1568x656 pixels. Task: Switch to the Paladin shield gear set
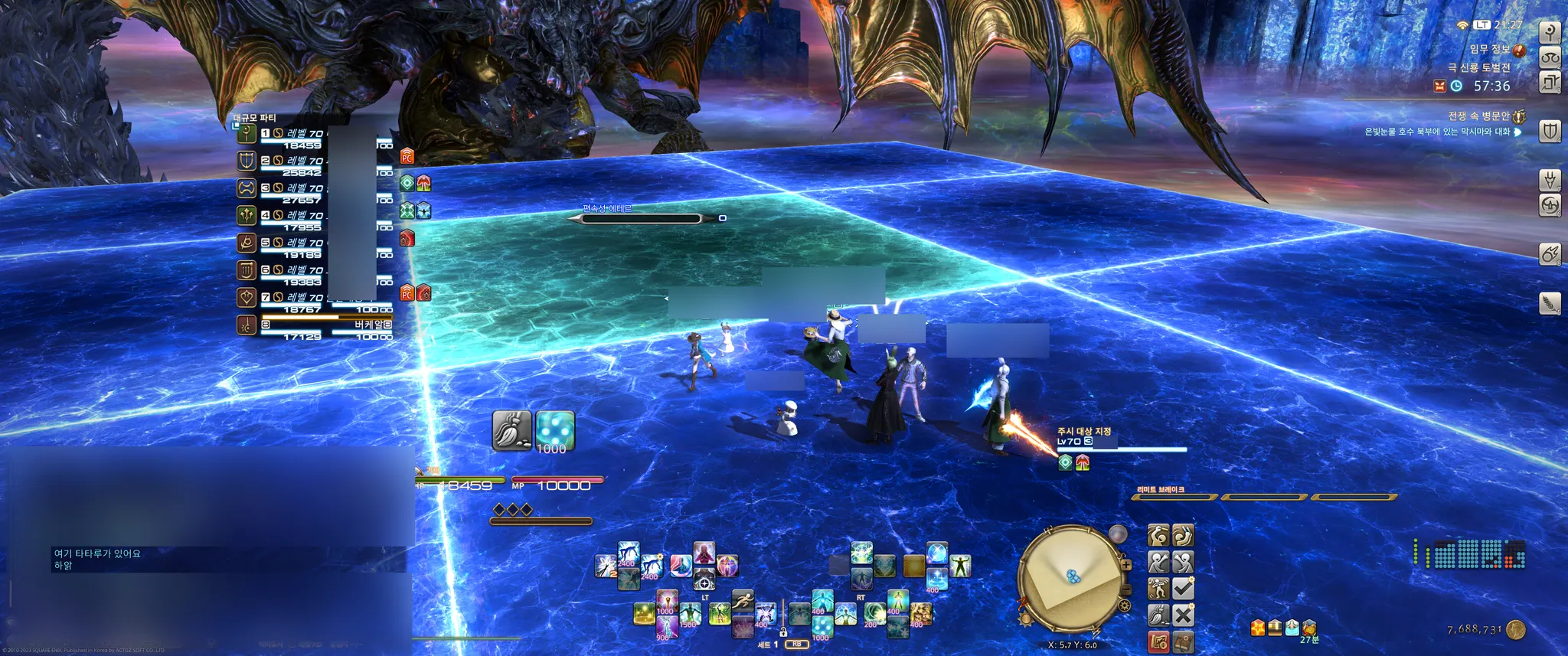(1550, 132)
